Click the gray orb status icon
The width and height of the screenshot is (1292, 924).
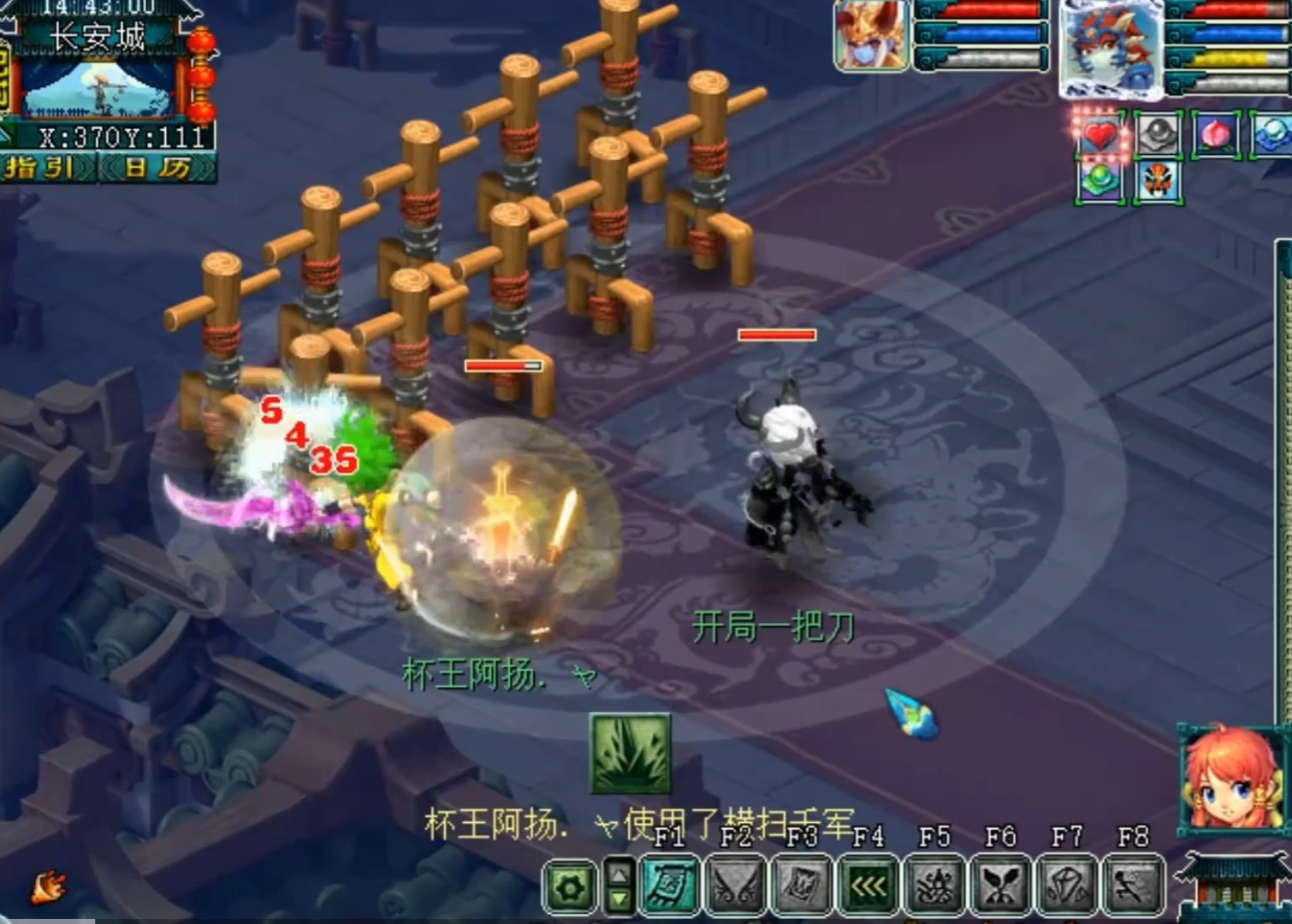click(x=1158, y=134)
